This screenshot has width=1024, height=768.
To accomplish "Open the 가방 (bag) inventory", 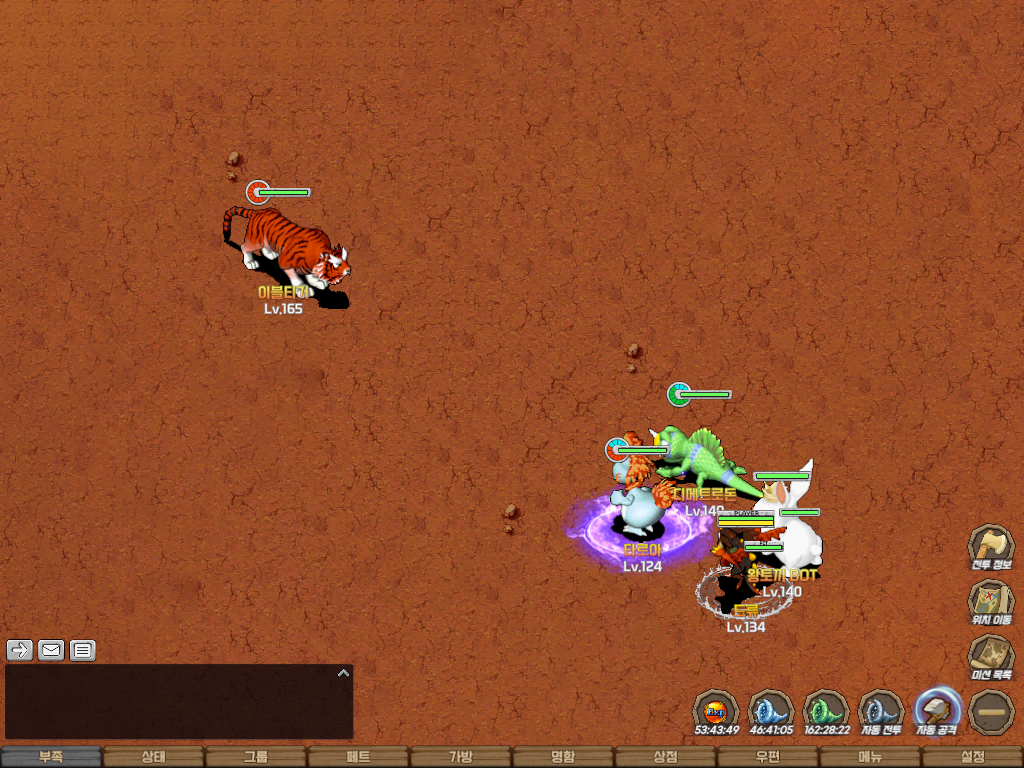I will coord(460,757).
